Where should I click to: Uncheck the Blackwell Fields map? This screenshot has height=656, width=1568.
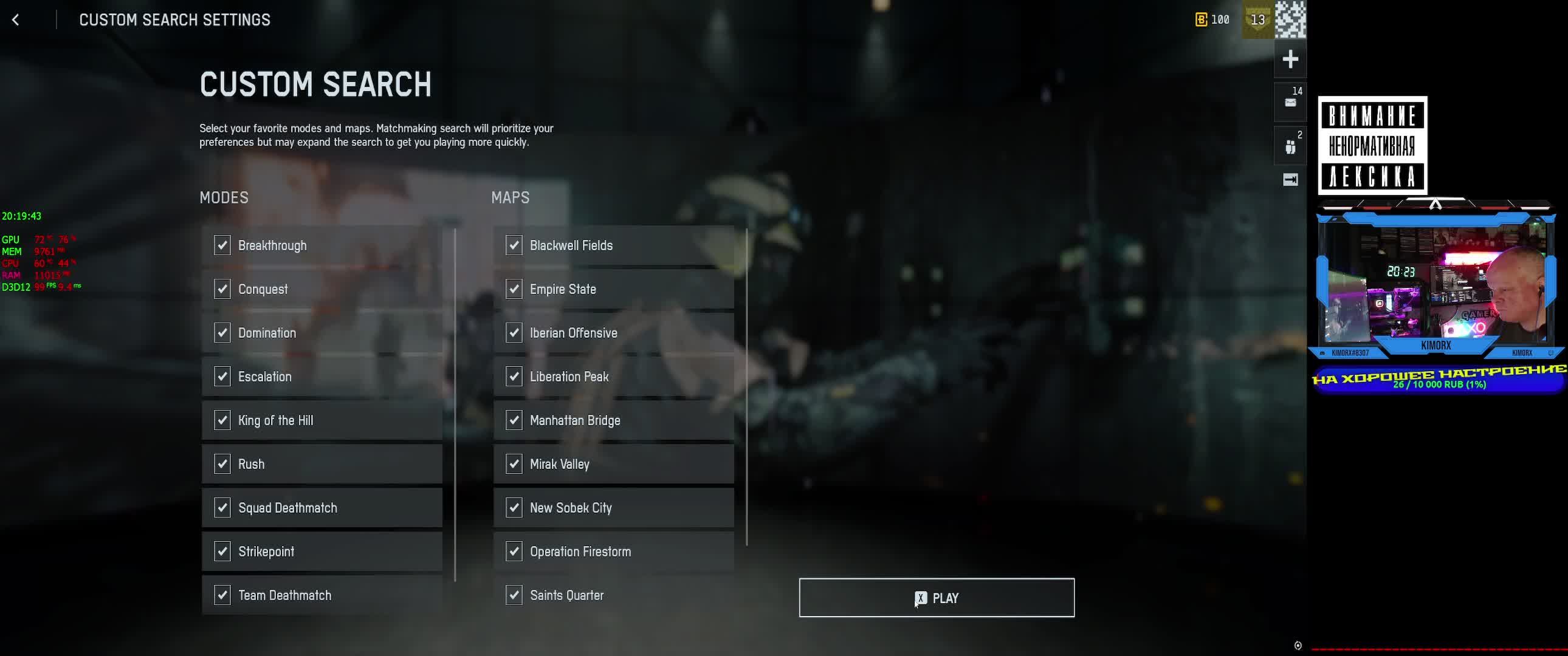coord(514,245)
